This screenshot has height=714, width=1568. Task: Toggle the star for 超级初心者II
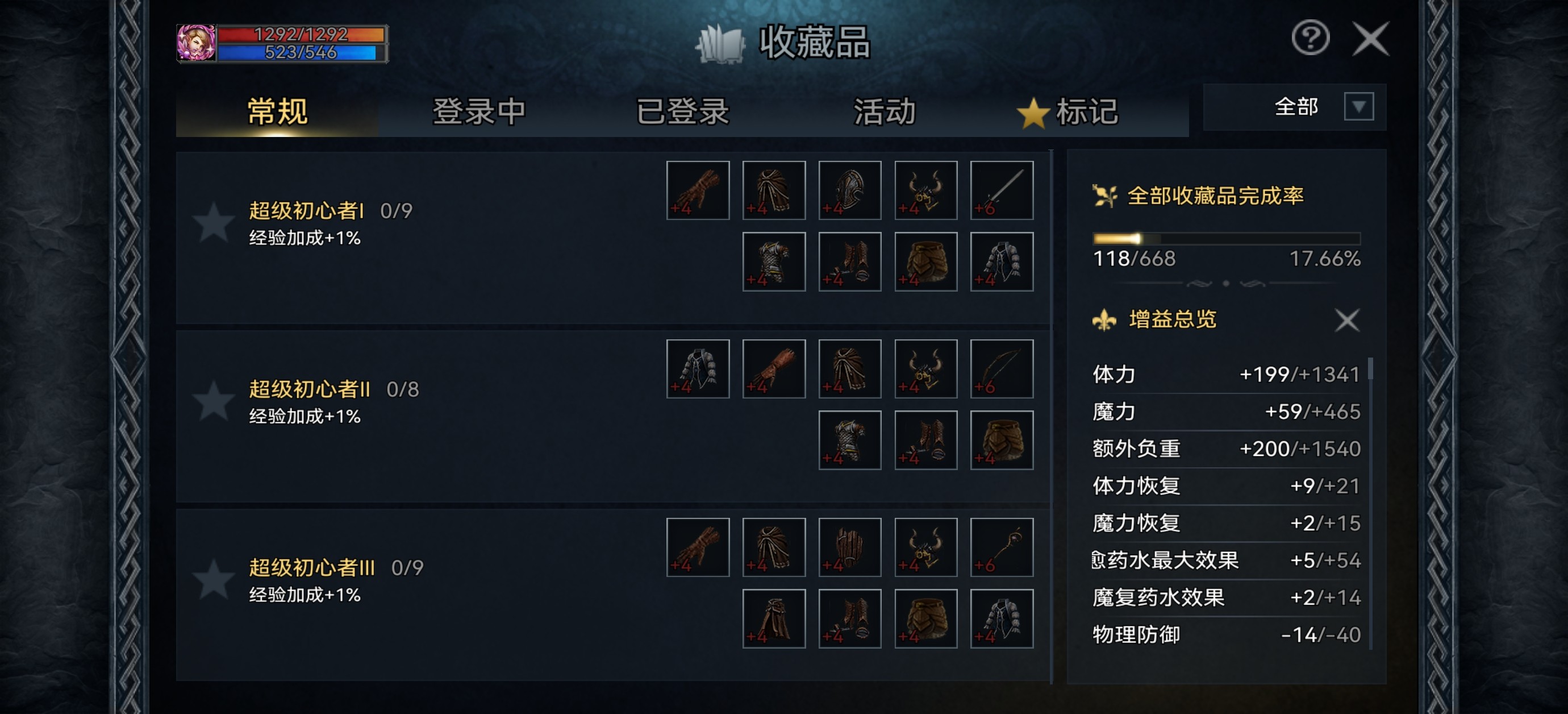(213, 401)
